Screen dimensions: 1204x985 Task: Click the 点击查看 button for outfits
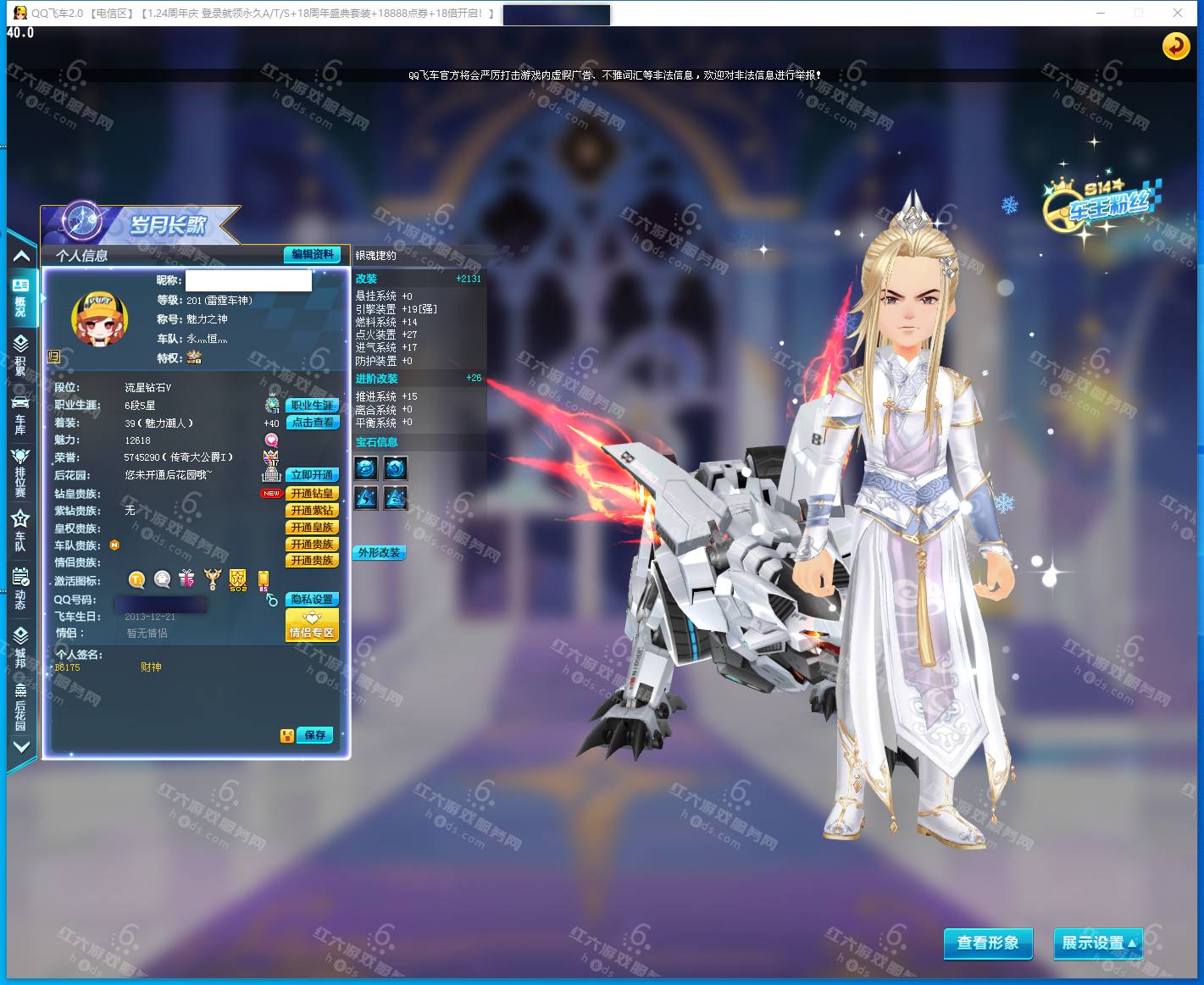click(x=313, y=422)
